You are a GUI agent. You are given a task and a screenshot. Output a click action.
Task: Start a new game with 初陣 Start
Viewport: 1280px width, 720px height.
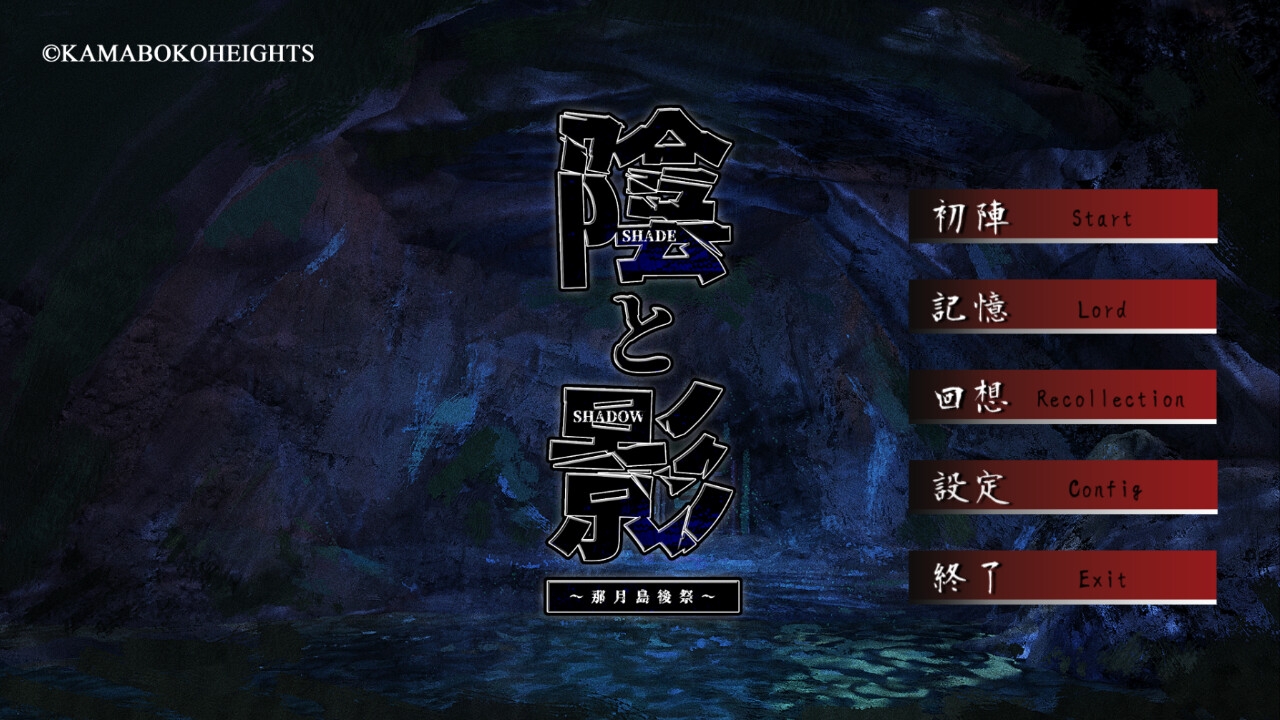(1062, 216)
